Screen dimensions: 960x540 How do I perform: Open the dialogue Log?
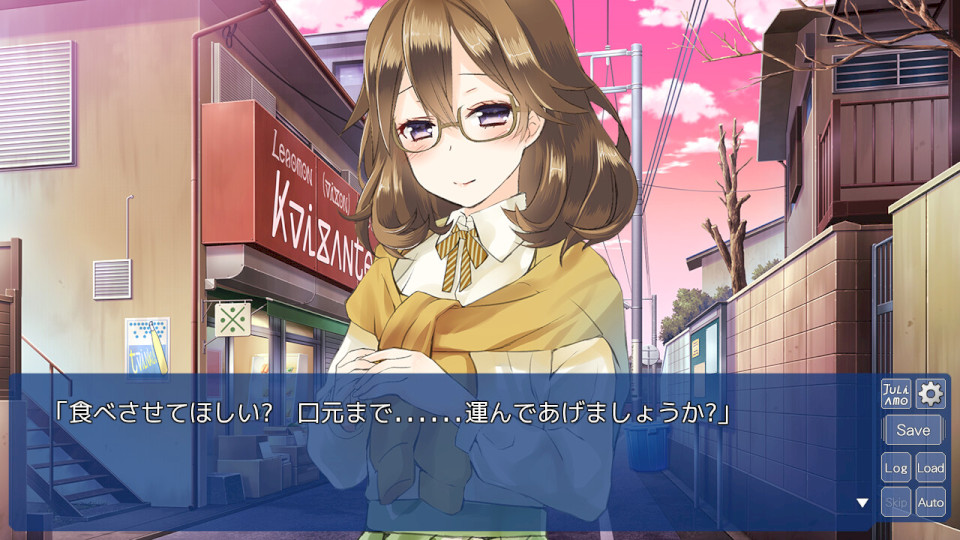895,467
